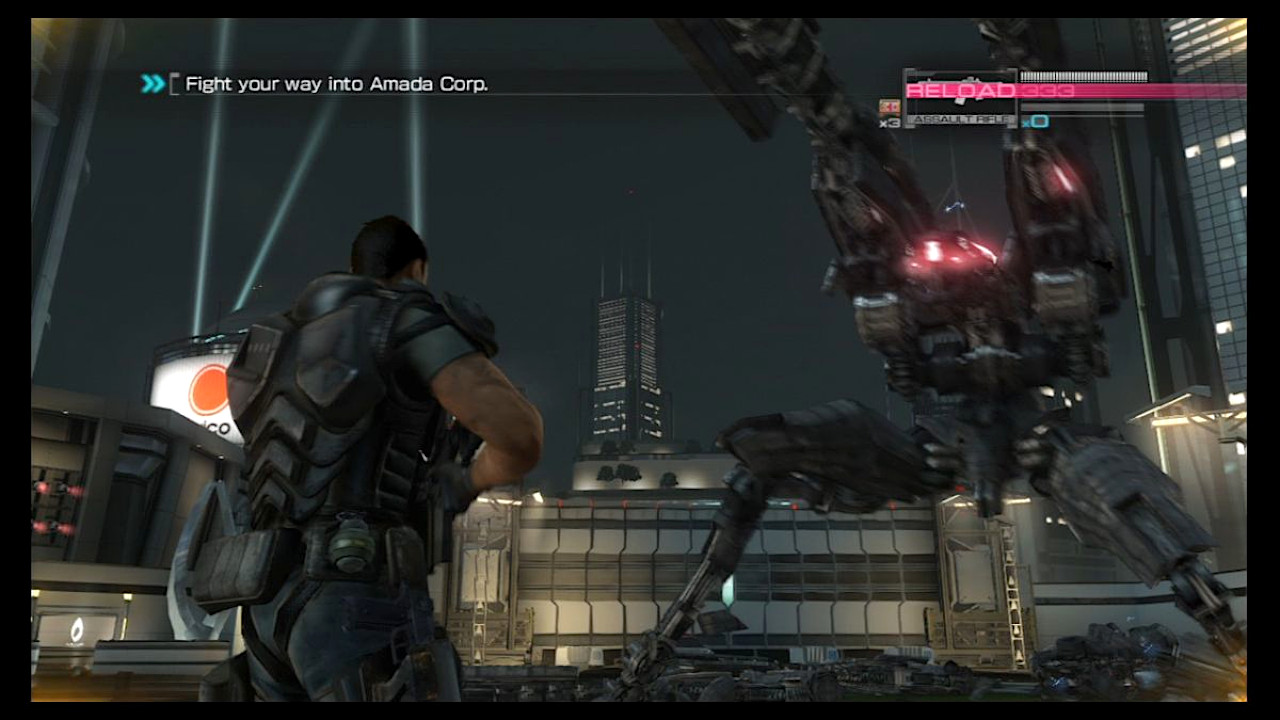The image size is (1280, 720).
Task: Toggle the x0 special ammo counter
Action: point(1034,122)
